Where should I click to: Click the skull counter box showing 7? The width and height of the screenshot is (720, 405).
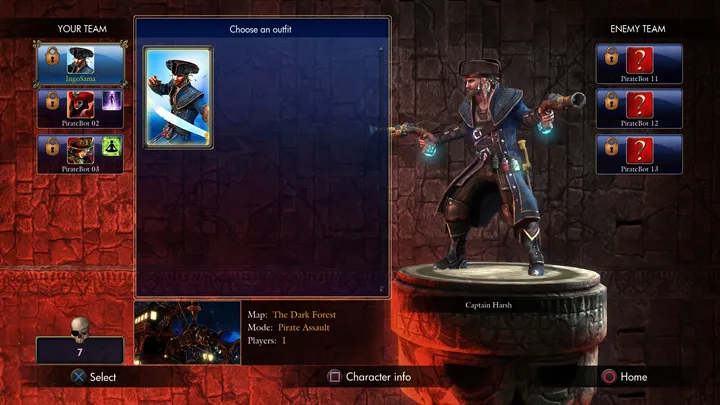tap(80, 349)
